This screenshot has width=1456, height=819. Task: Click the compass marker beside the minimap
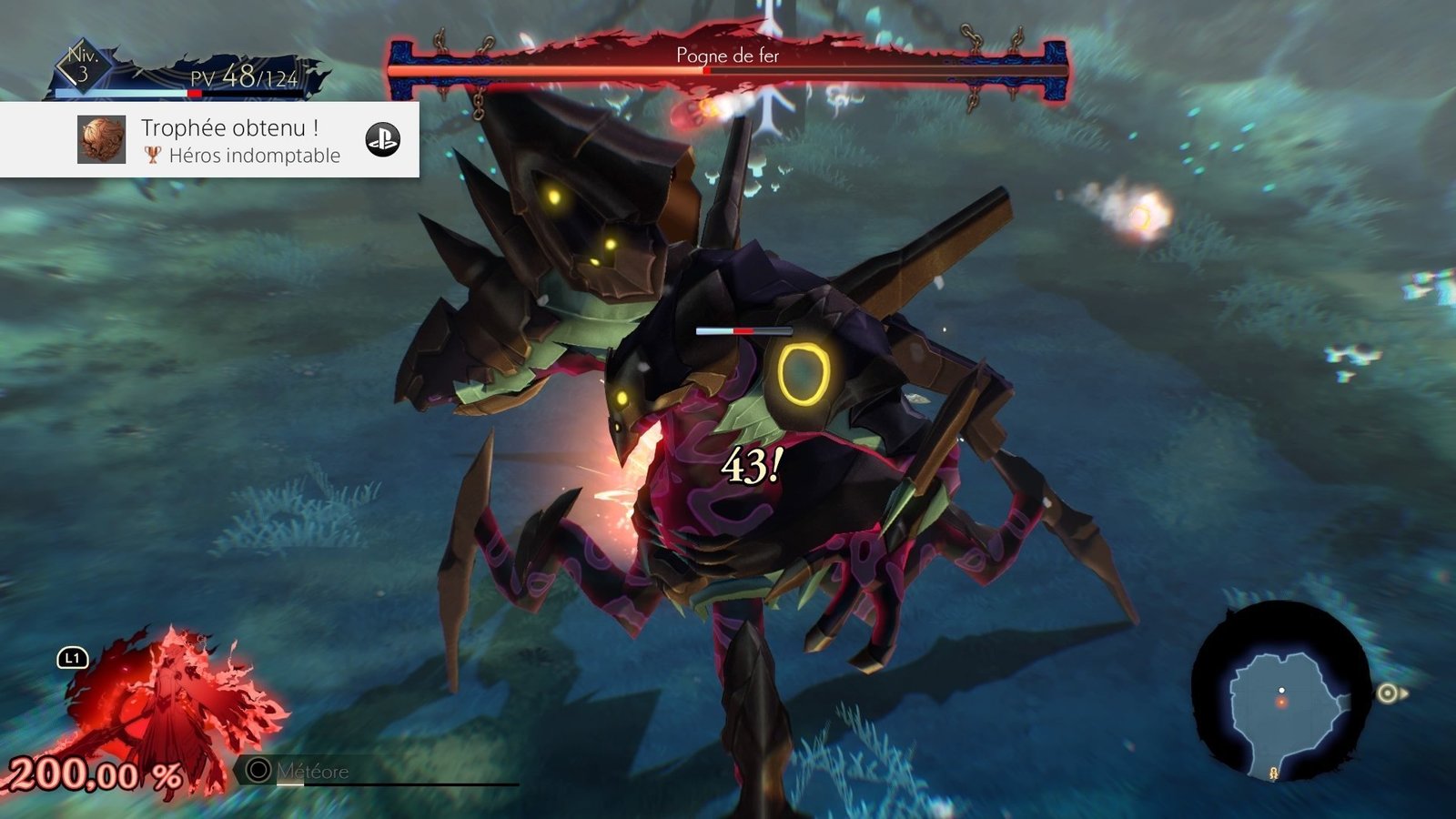point(1388,694)
